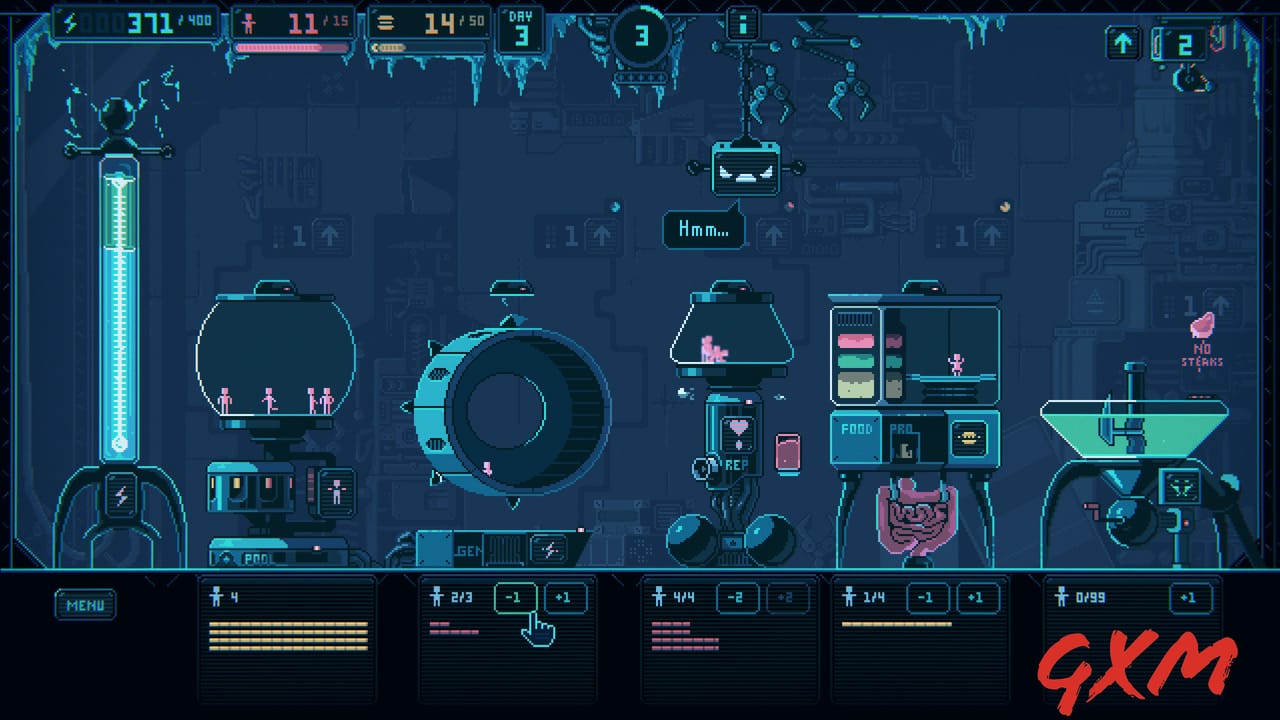Click the upgrade arrow in the top-right corner
The height and width of the screenshot is (720, 1280).
[1123, 42]
